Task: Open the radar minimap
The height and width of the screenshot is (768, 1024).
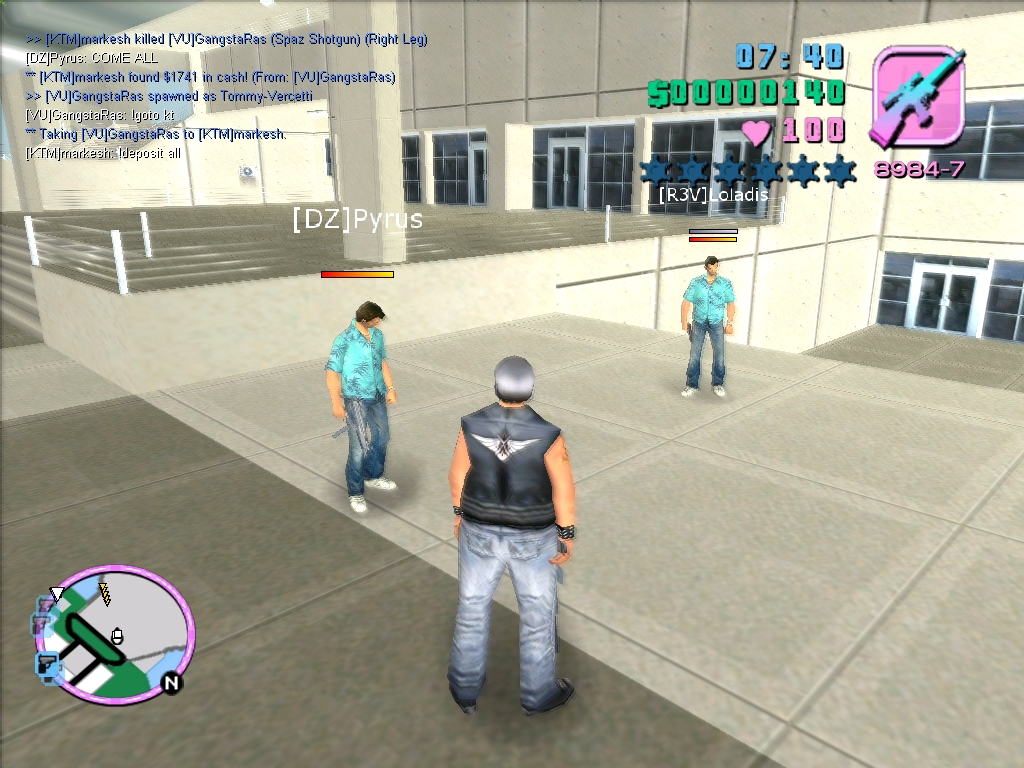Action: coord(114,634)
